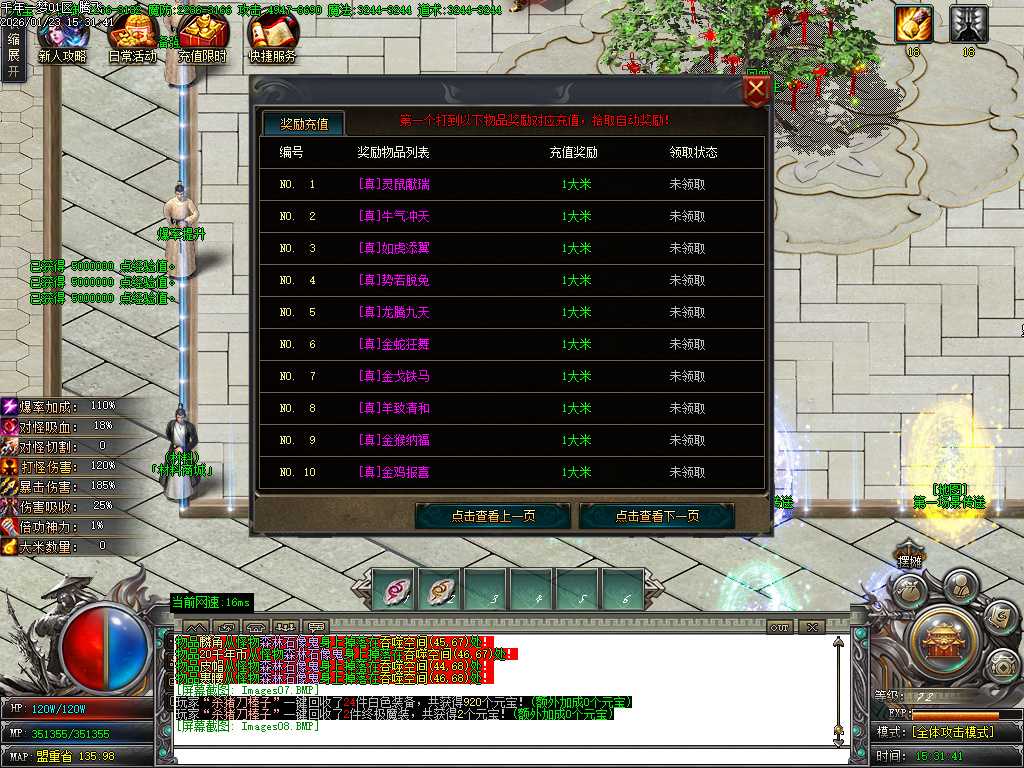
Task: Open the 新人攻略 newbie guide icon
Action: click(x=62, y=38)
